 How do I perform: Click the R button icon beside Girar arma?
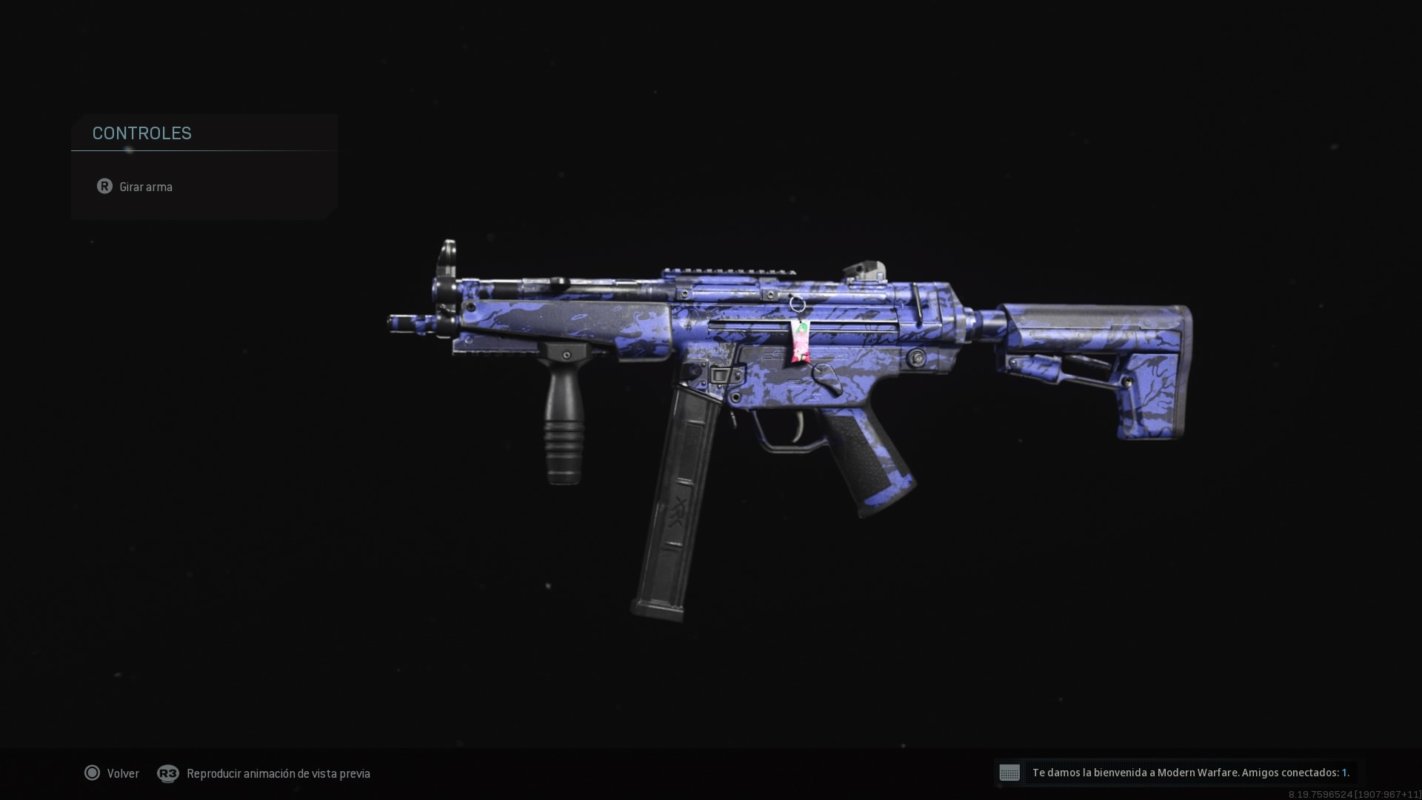tap(104, 186)
